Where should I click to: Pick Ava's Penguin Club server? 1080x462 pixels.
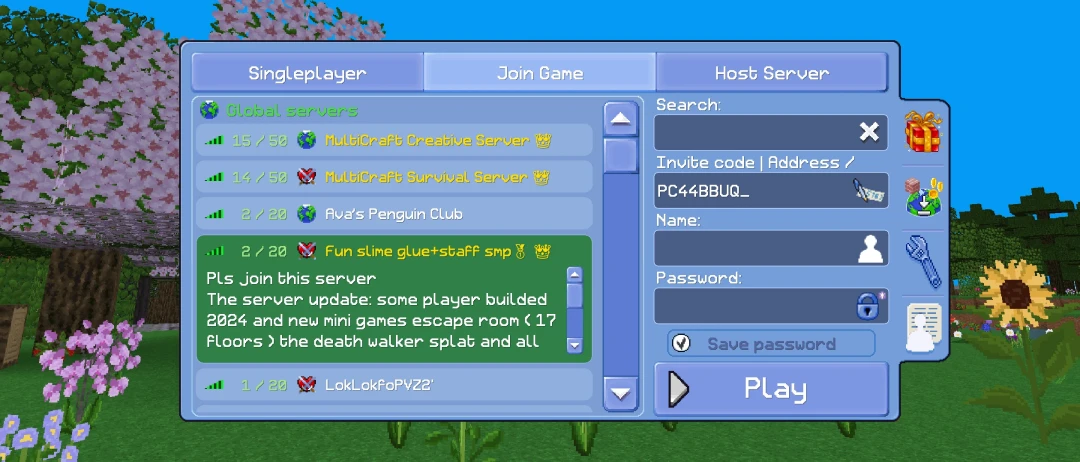[x=394, y=214]
